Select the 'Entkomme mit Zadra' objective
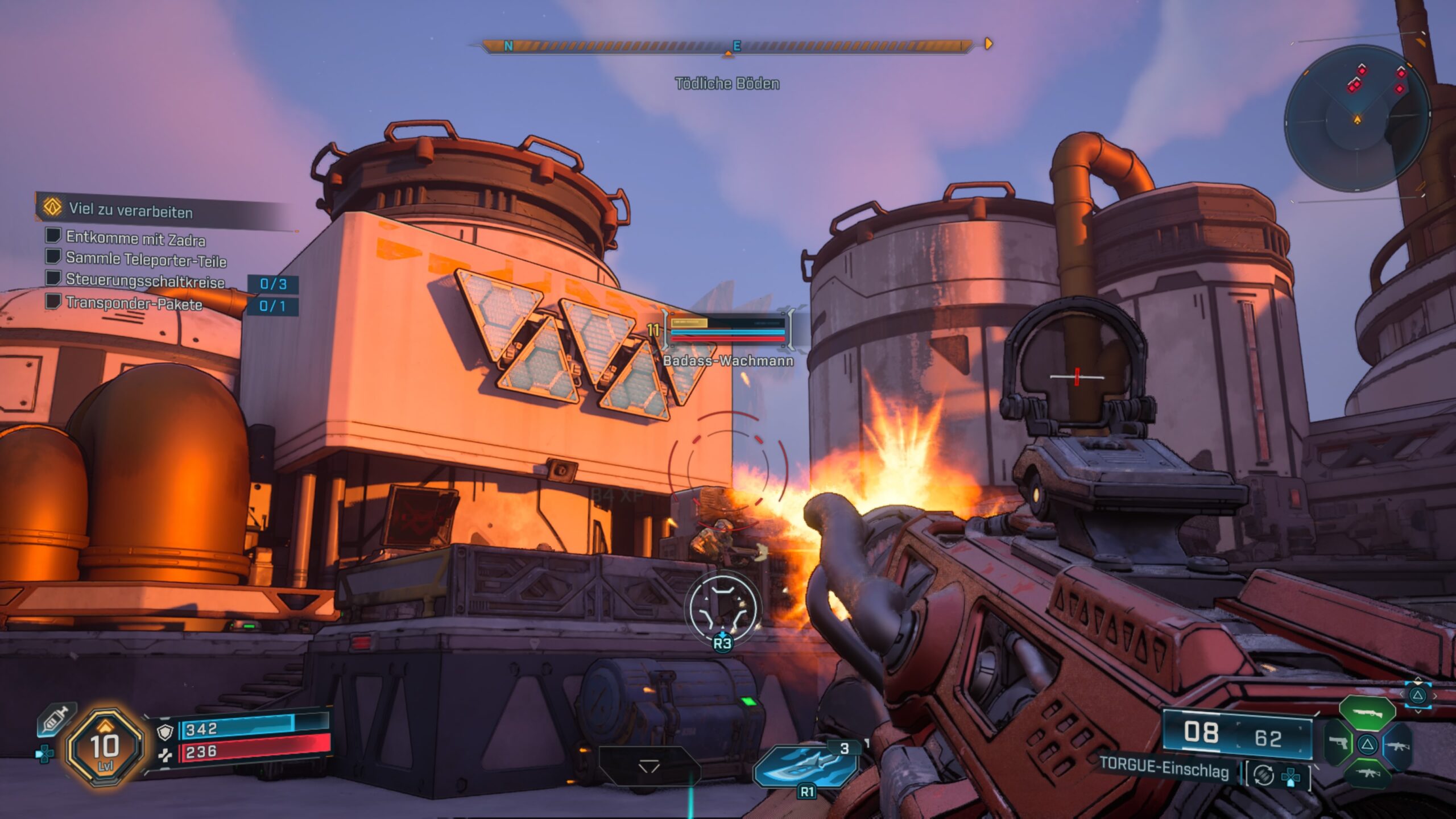Screen dimensions: 1456x819 135,238
